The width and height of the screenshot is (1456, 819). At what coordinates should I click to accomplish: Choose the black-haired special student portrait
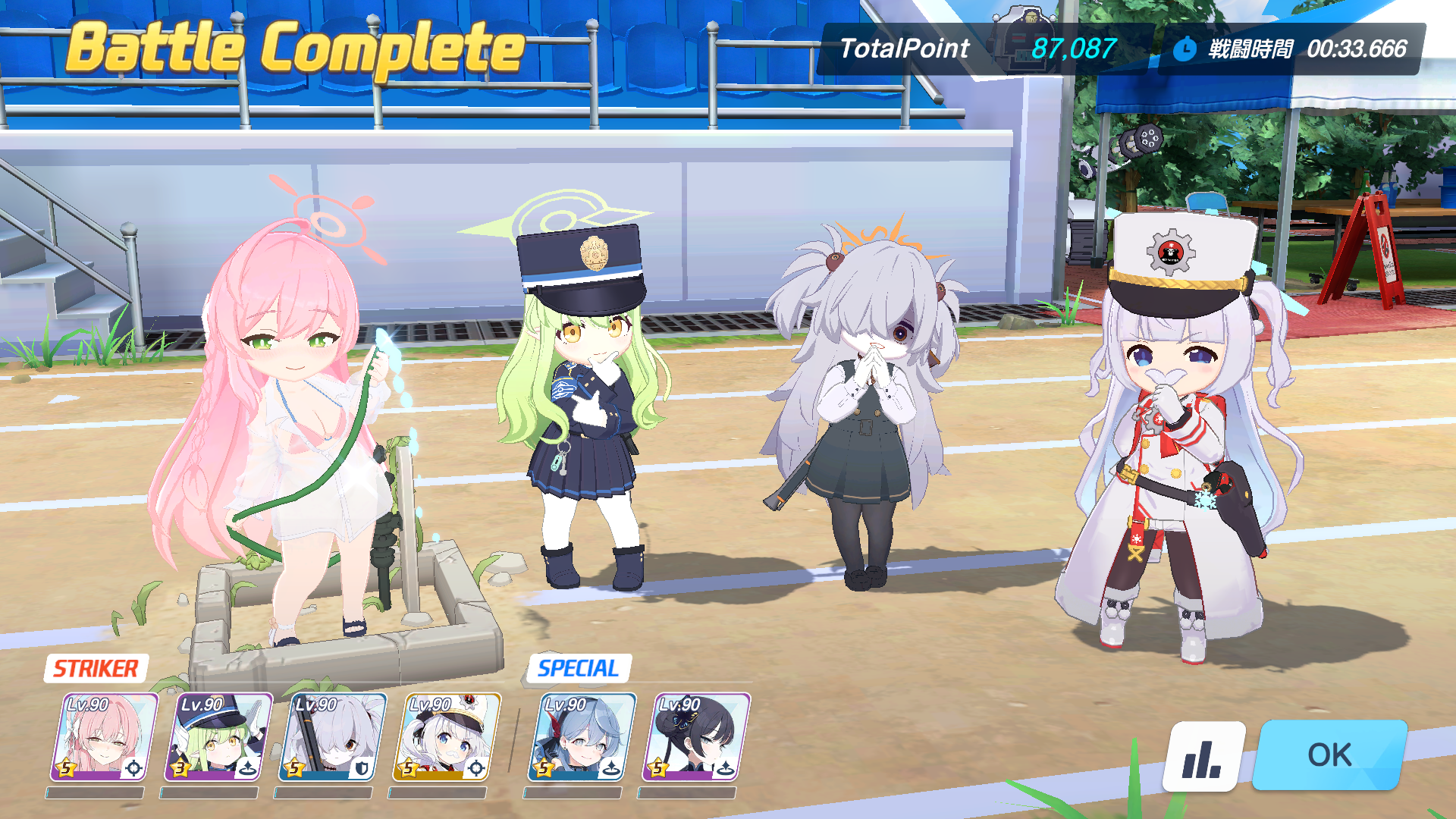[x=695, y=737]
